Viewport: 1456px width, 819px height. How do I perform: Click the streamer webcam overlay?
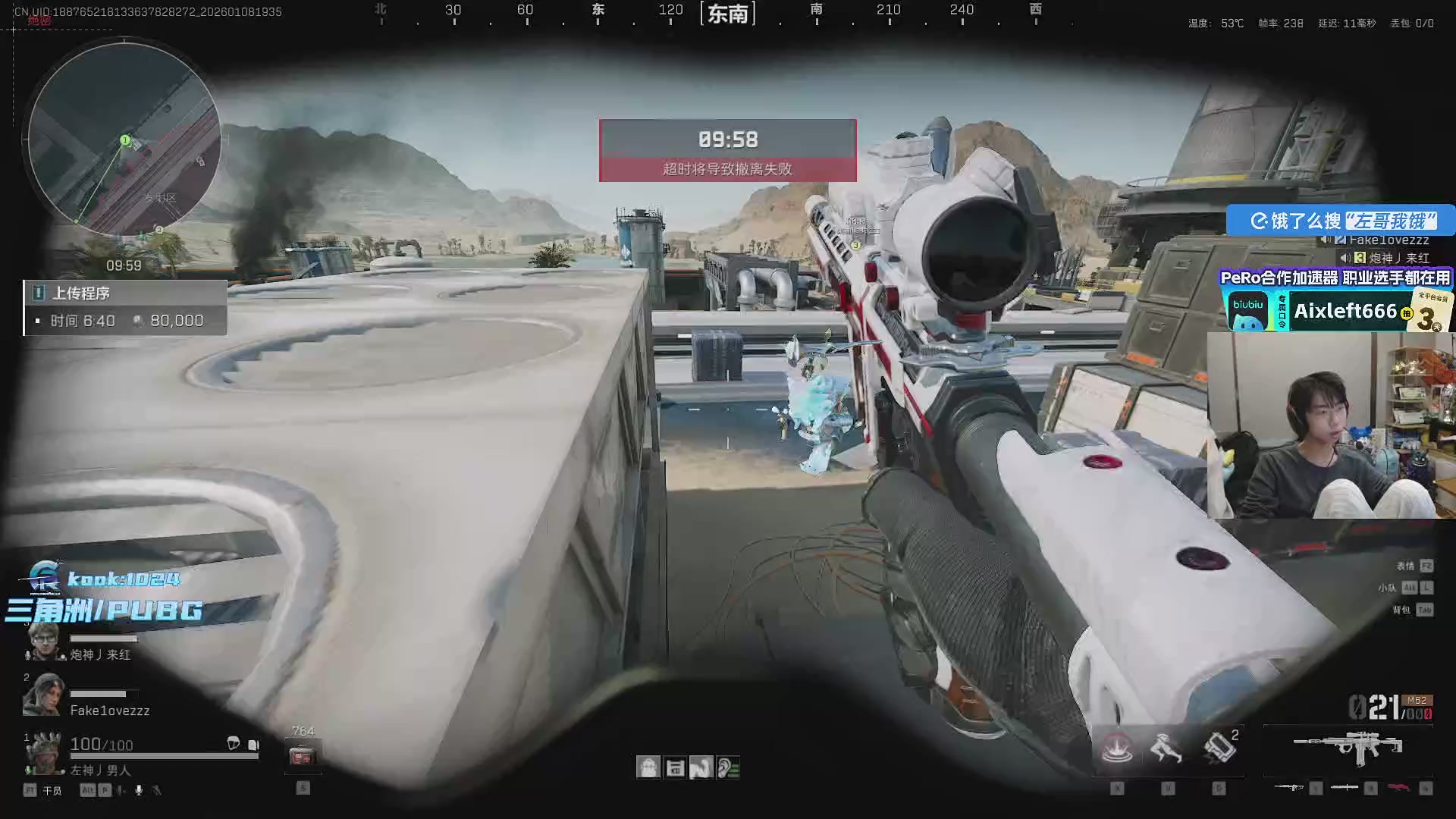1331,426
